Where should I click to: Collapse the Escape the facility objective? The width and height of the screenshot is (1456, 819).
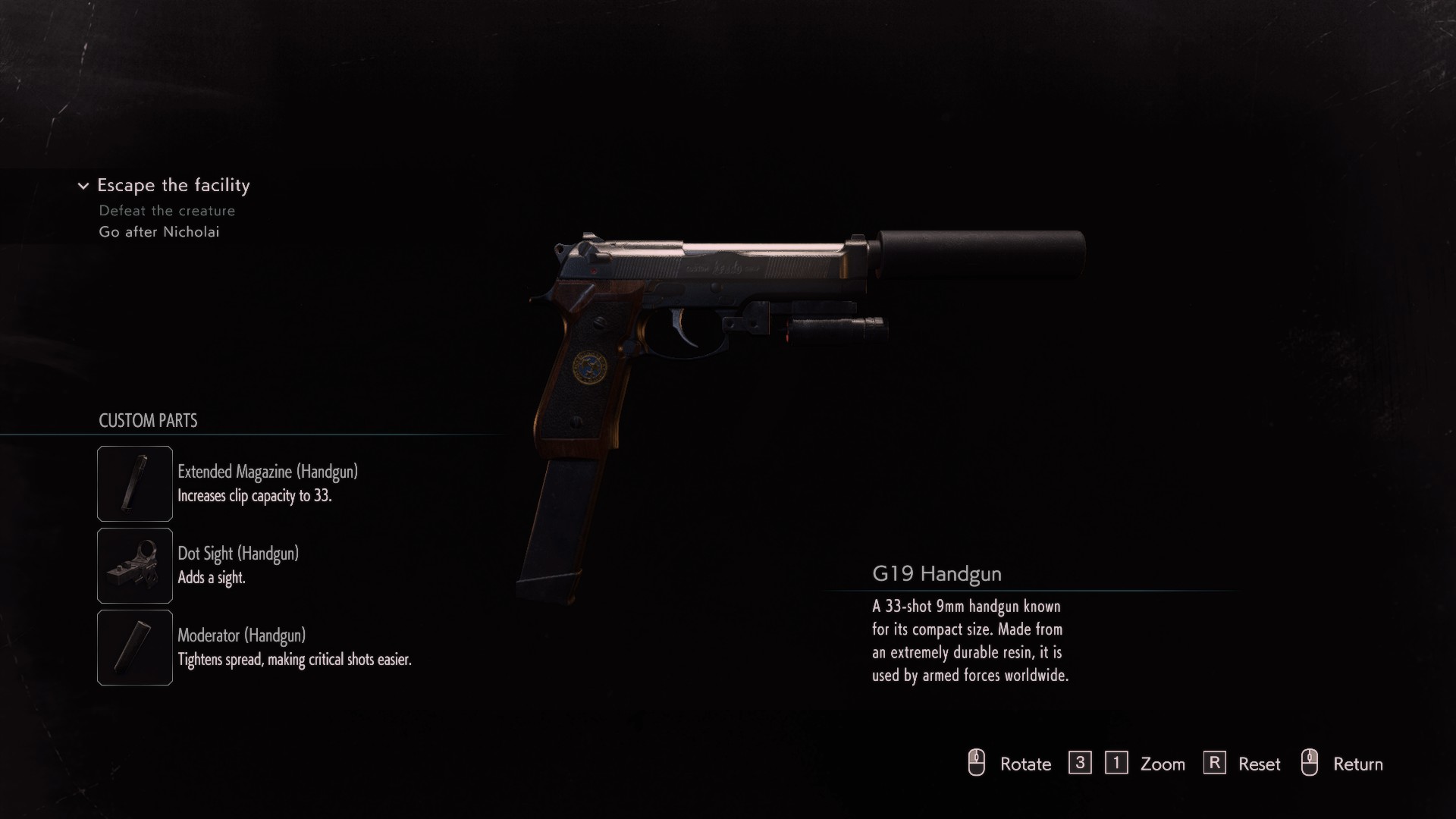click(83, 186)
